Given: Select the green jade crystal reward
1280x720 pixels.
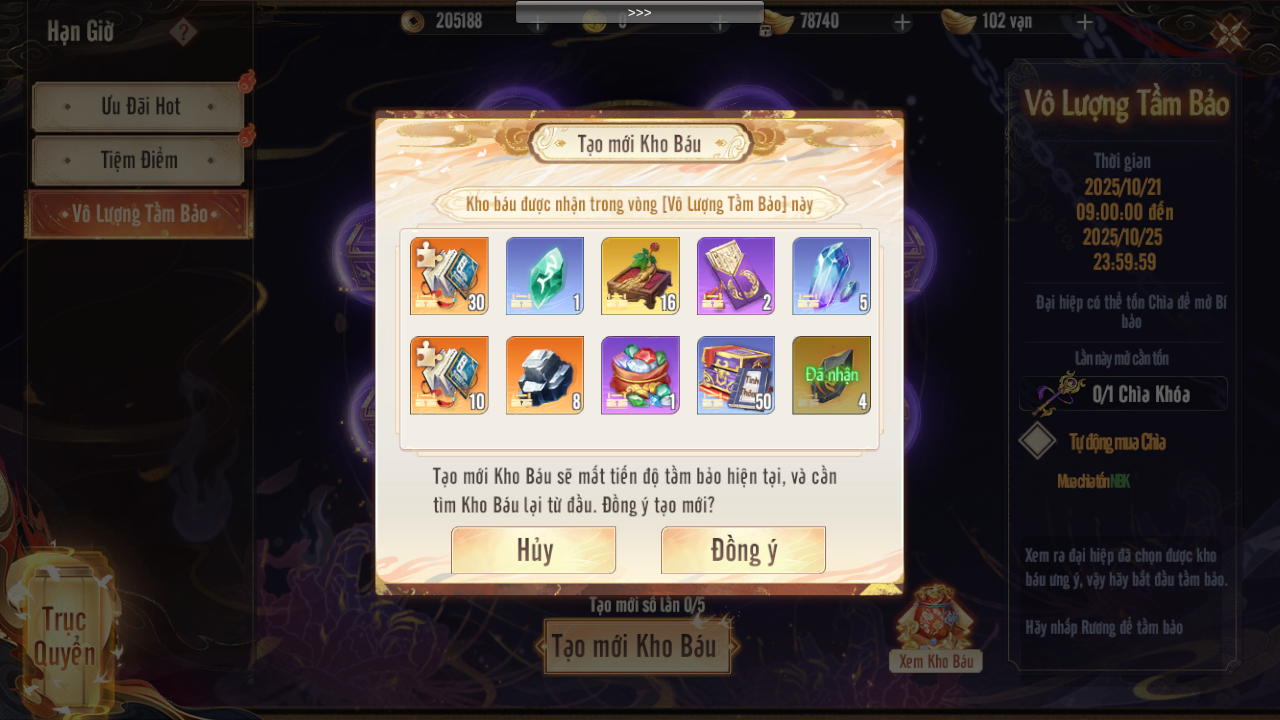Looking at the screenshot, I should click(x=545, y=276).
